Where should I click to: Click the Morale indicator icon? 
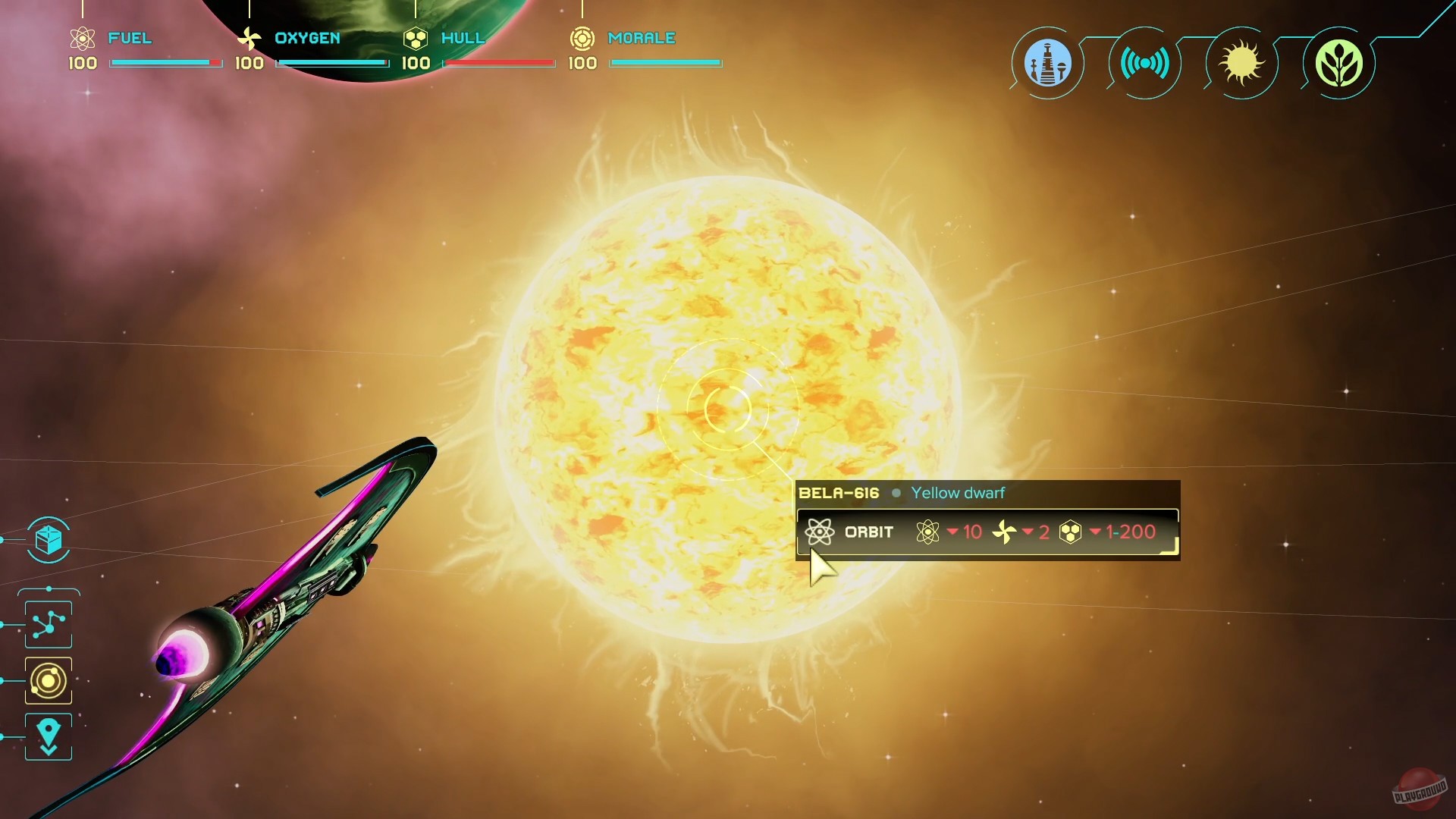click(x=582, y=38)
